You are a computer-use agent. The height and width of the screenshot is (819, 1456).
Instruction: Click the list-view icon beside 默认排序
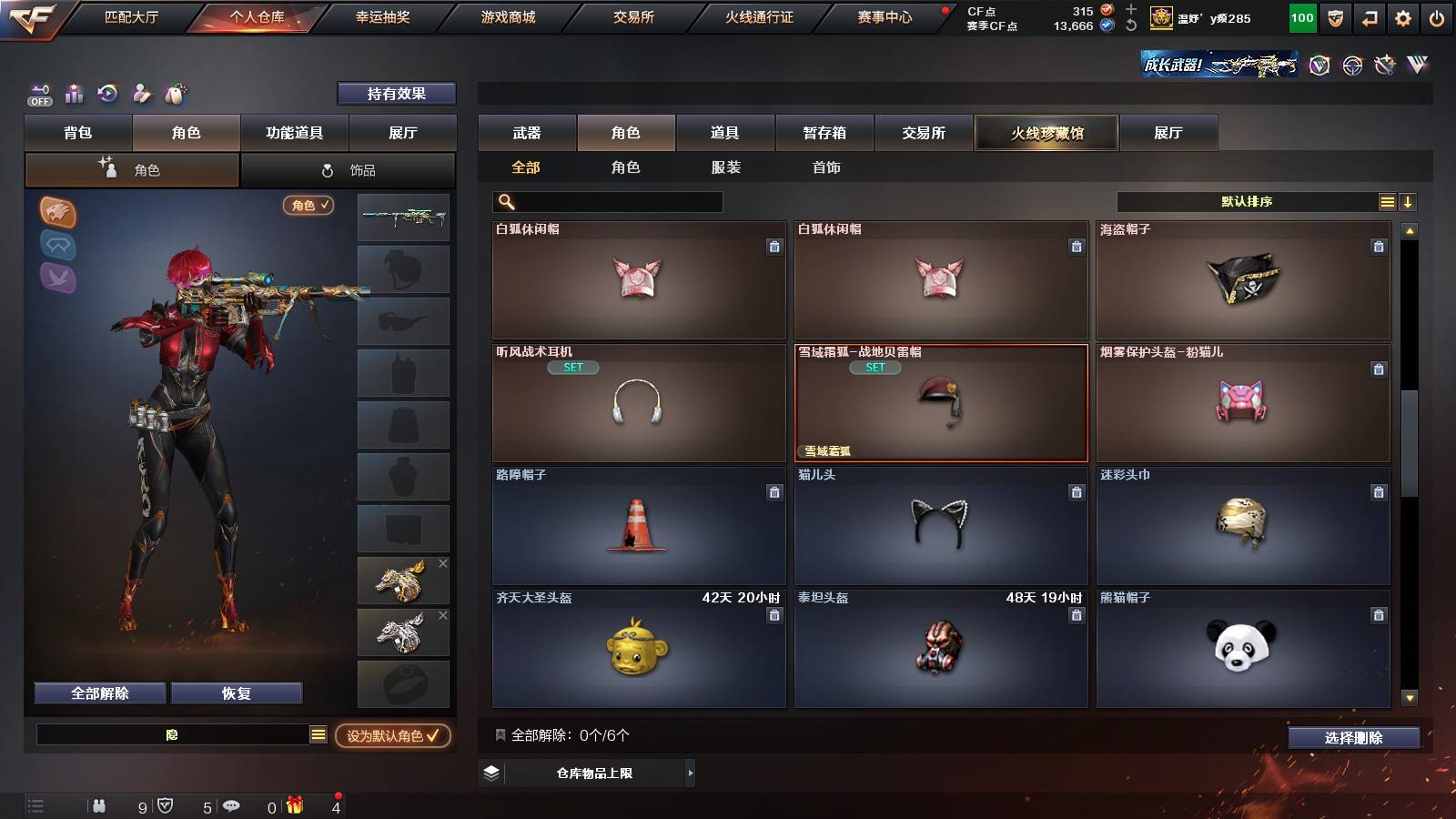click(x=1386, y=201)
